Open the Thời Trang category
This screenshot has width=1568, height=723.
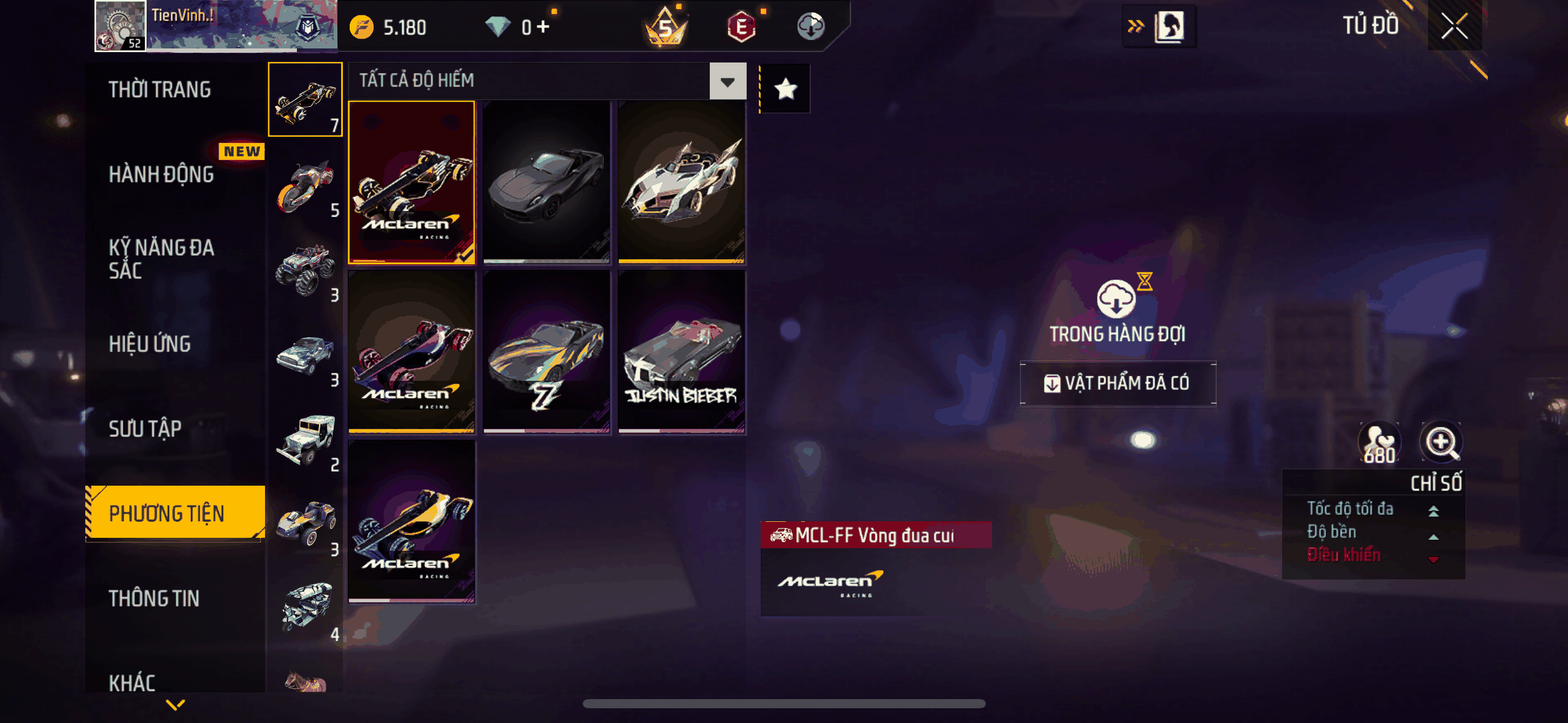[x=159, y=90]
